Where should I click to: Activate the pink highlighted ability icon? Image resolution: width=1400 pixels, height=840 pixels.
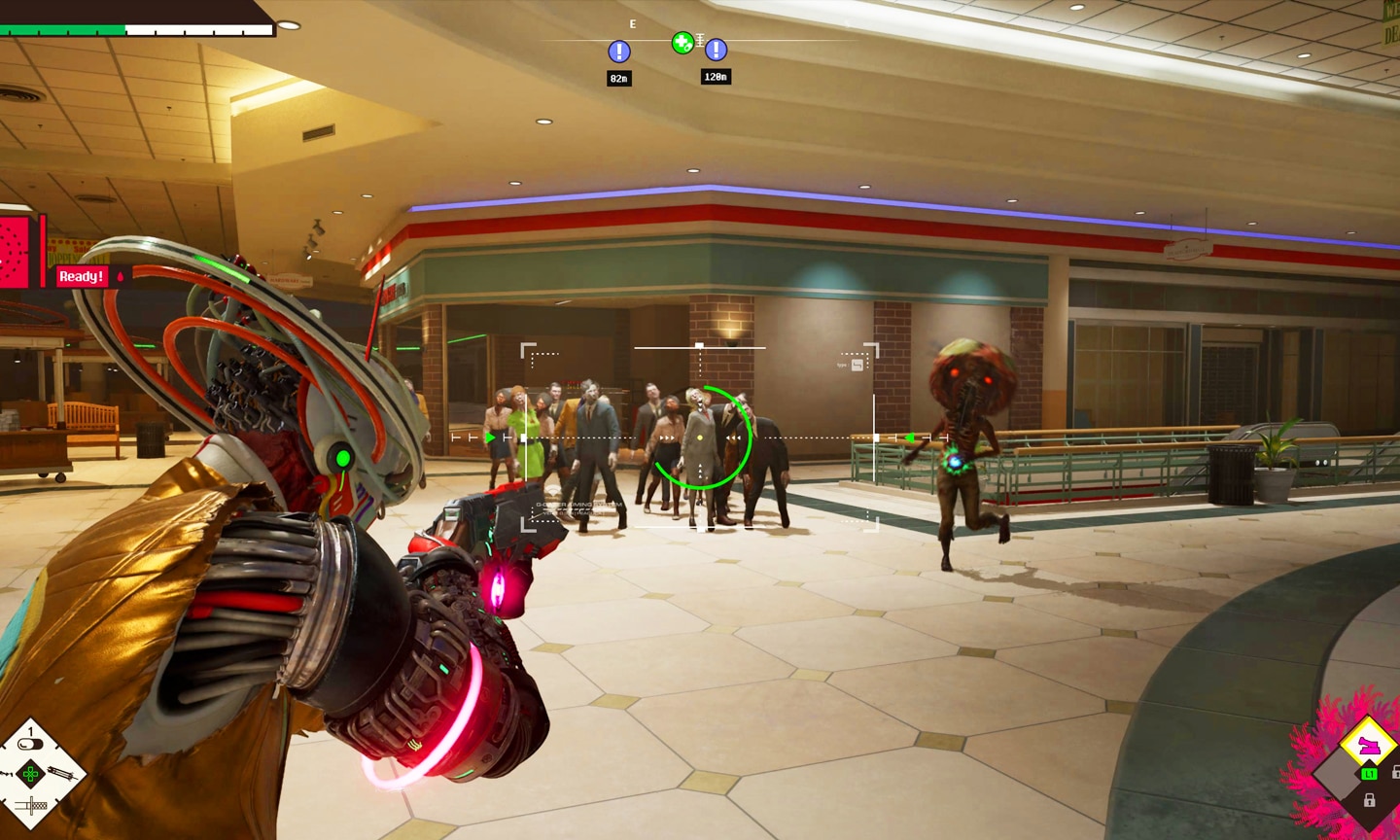coord(1368,747)
